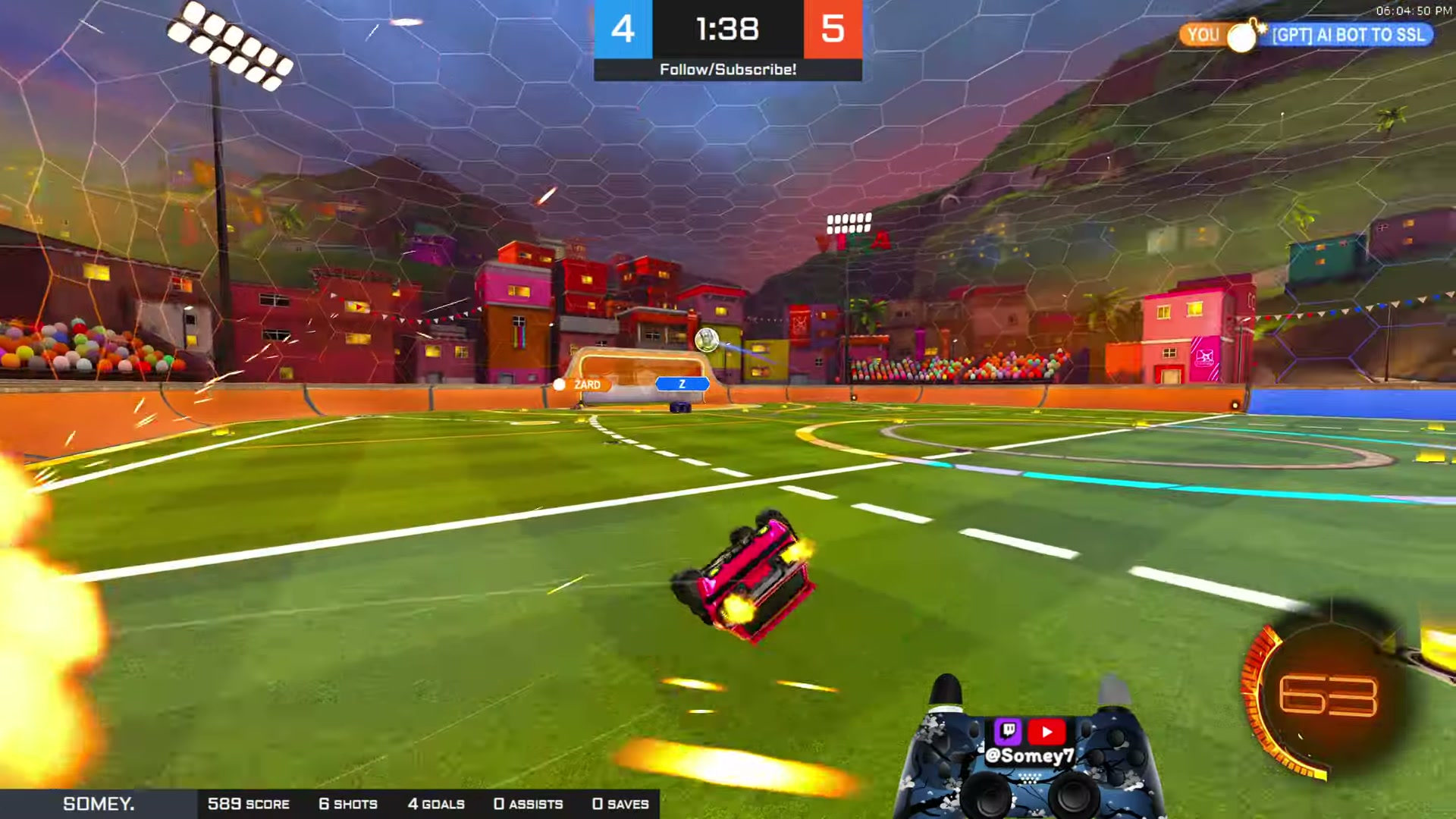The image size is (1456, 819).
Task: Toggle the blue Z nameplate above the goal
Action: (x=682, y=383)
